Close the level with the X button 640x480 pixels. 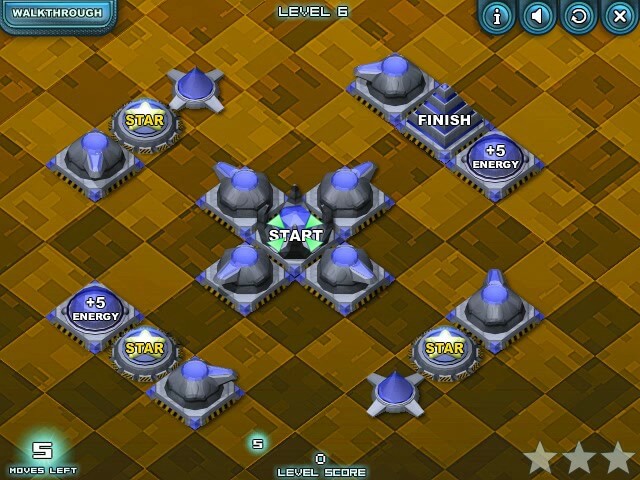coord(619,16)
